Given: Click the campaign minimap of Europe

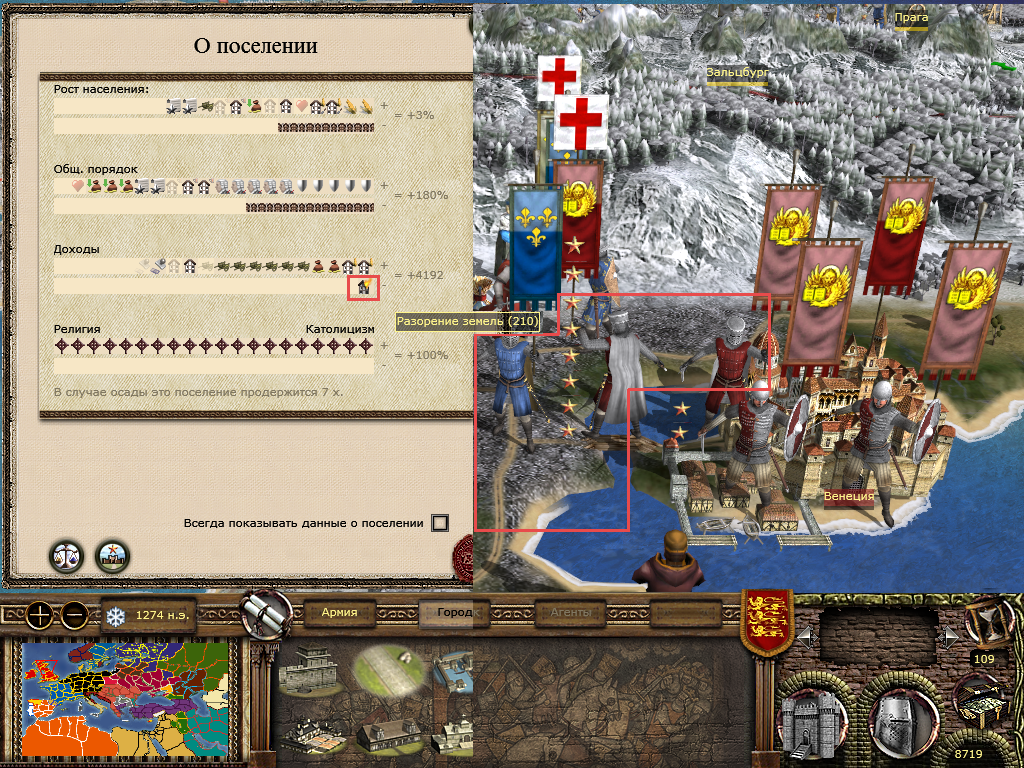Looking at the screenshot, I should pos(124,699).
